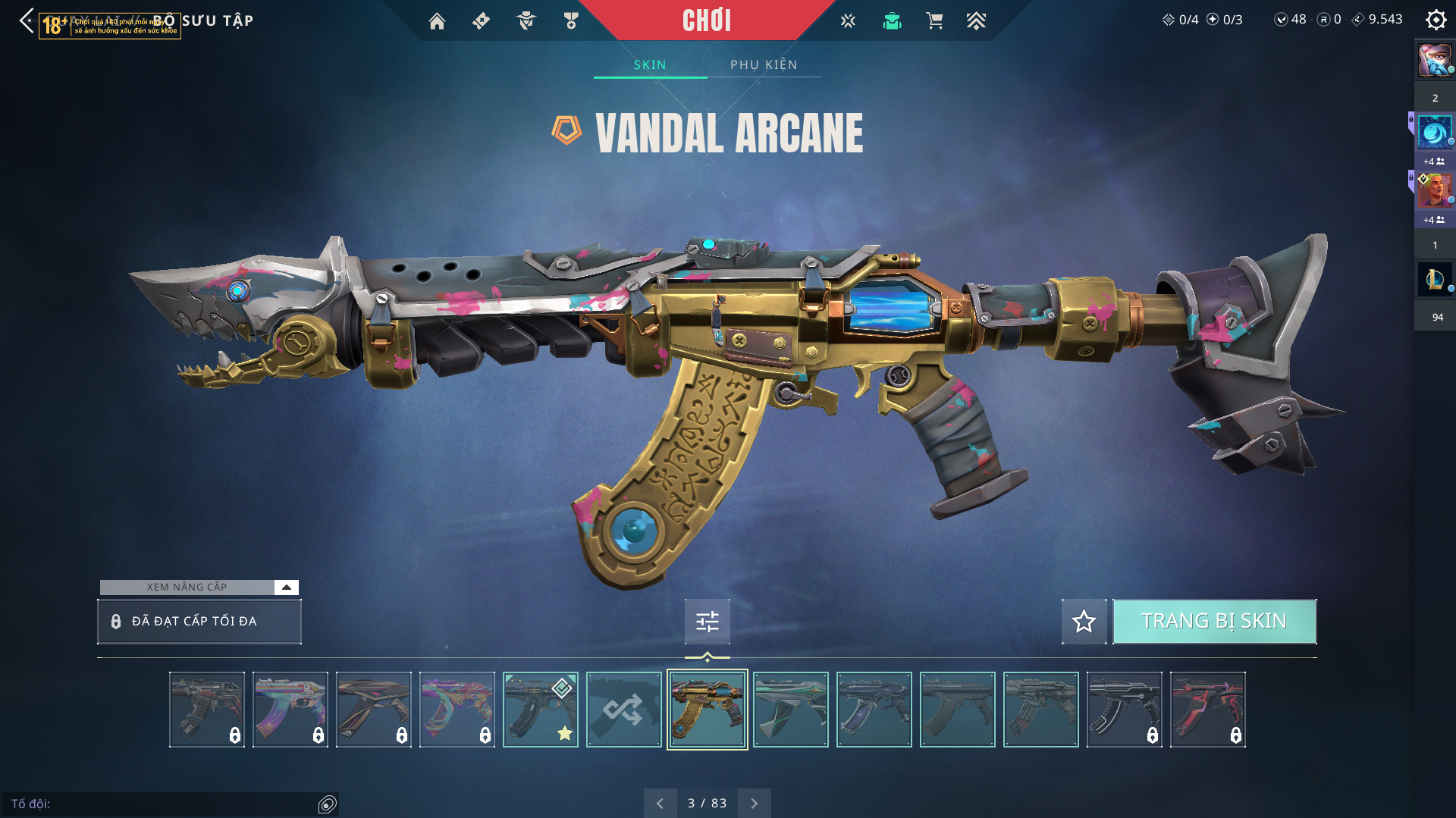Go to the next skin page
This screenshot has height=818, width=1456.
(754, 804)
